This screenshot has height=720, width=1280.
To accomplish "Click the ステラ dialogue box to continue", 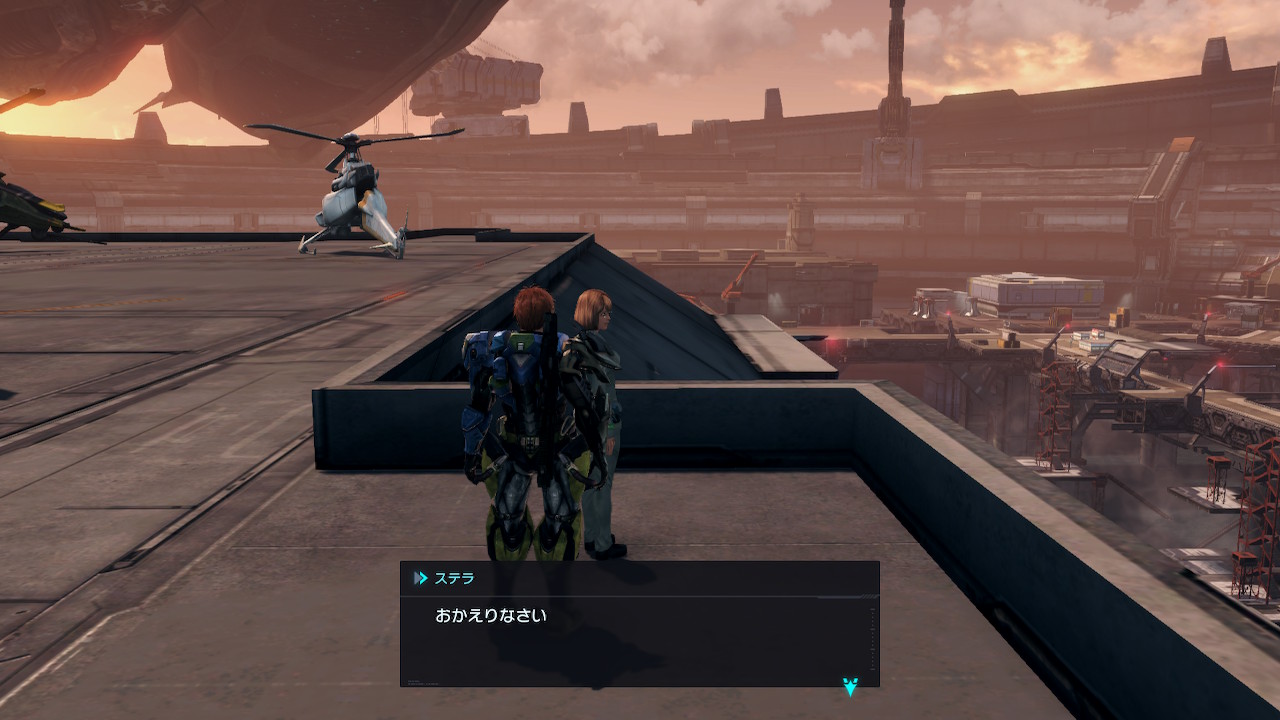I will 639,630.
